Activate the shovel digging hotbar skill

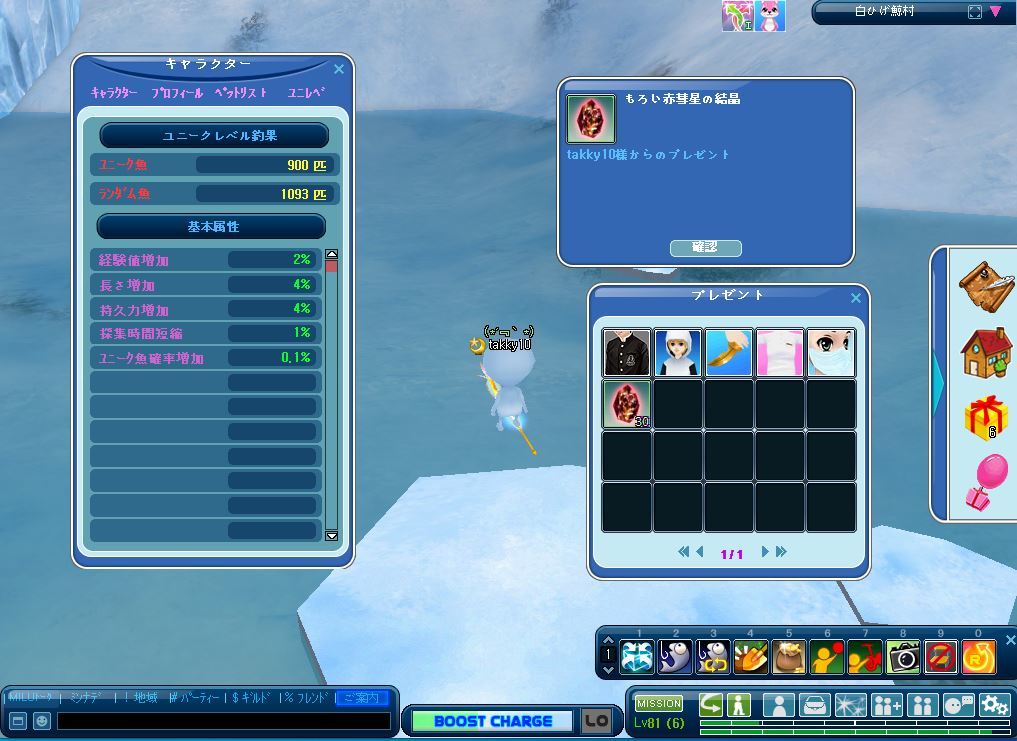(751, 656)
